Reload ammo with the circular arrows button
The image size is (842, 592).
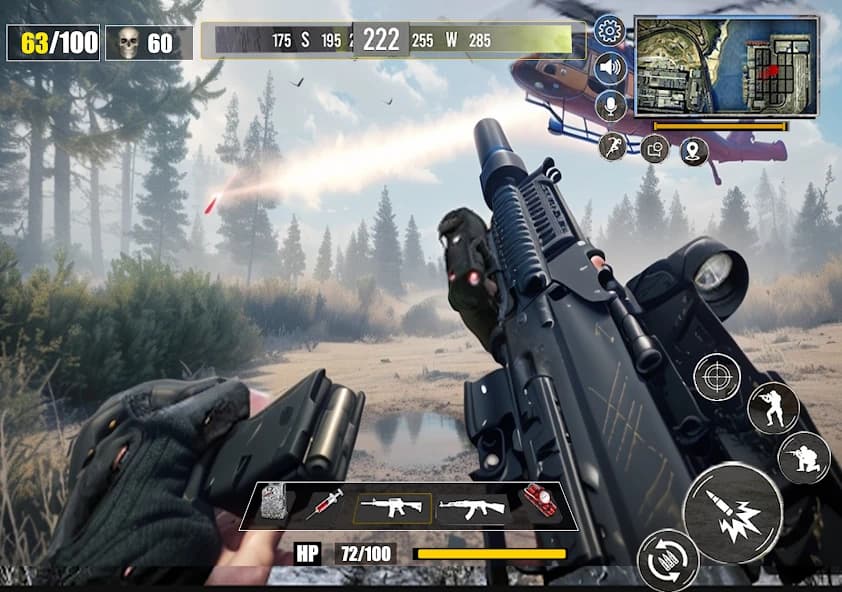[x=667, y=560]
